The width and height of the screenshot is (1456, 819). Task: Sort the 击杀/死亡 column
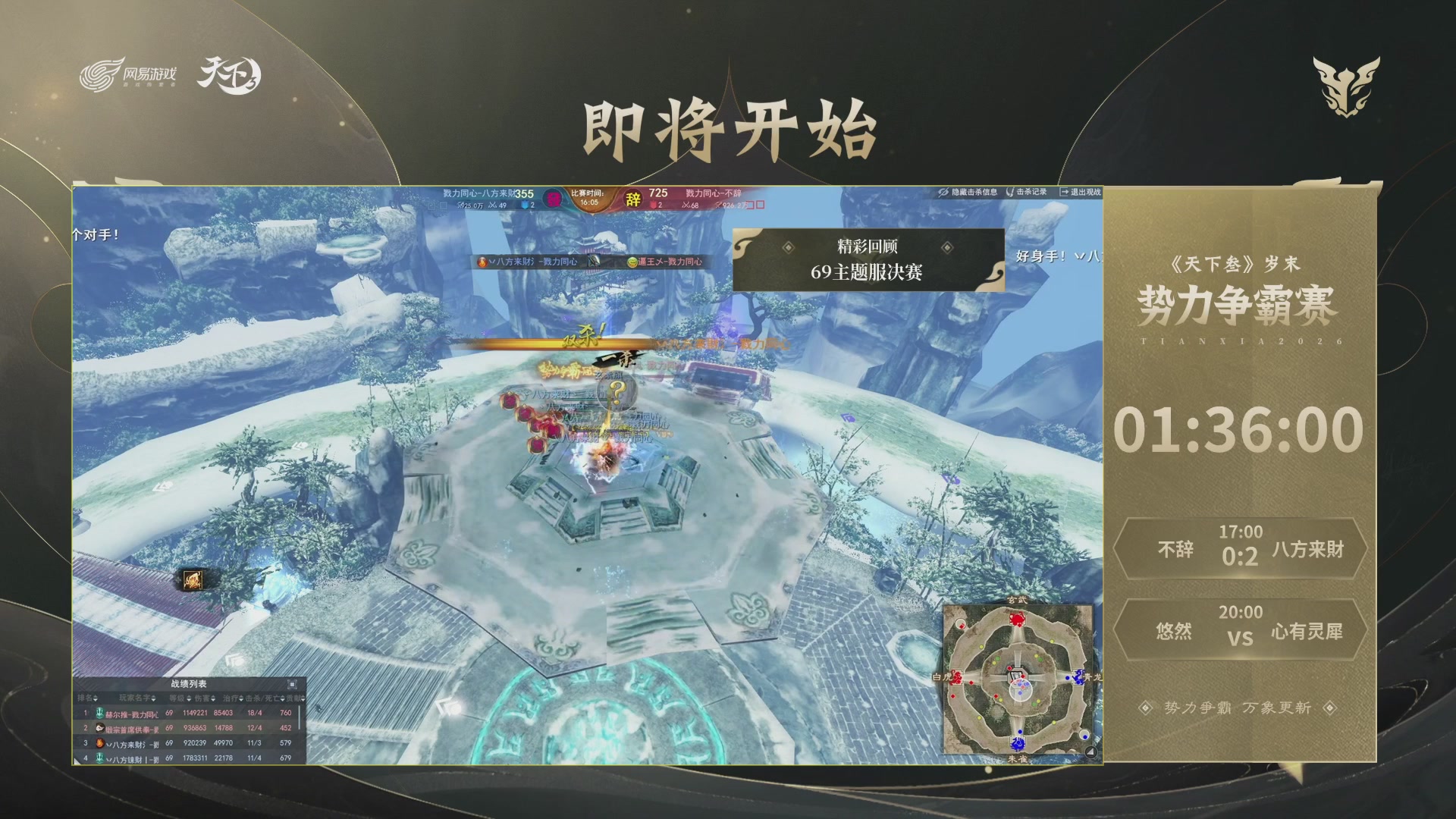click(x=265, y=698)
